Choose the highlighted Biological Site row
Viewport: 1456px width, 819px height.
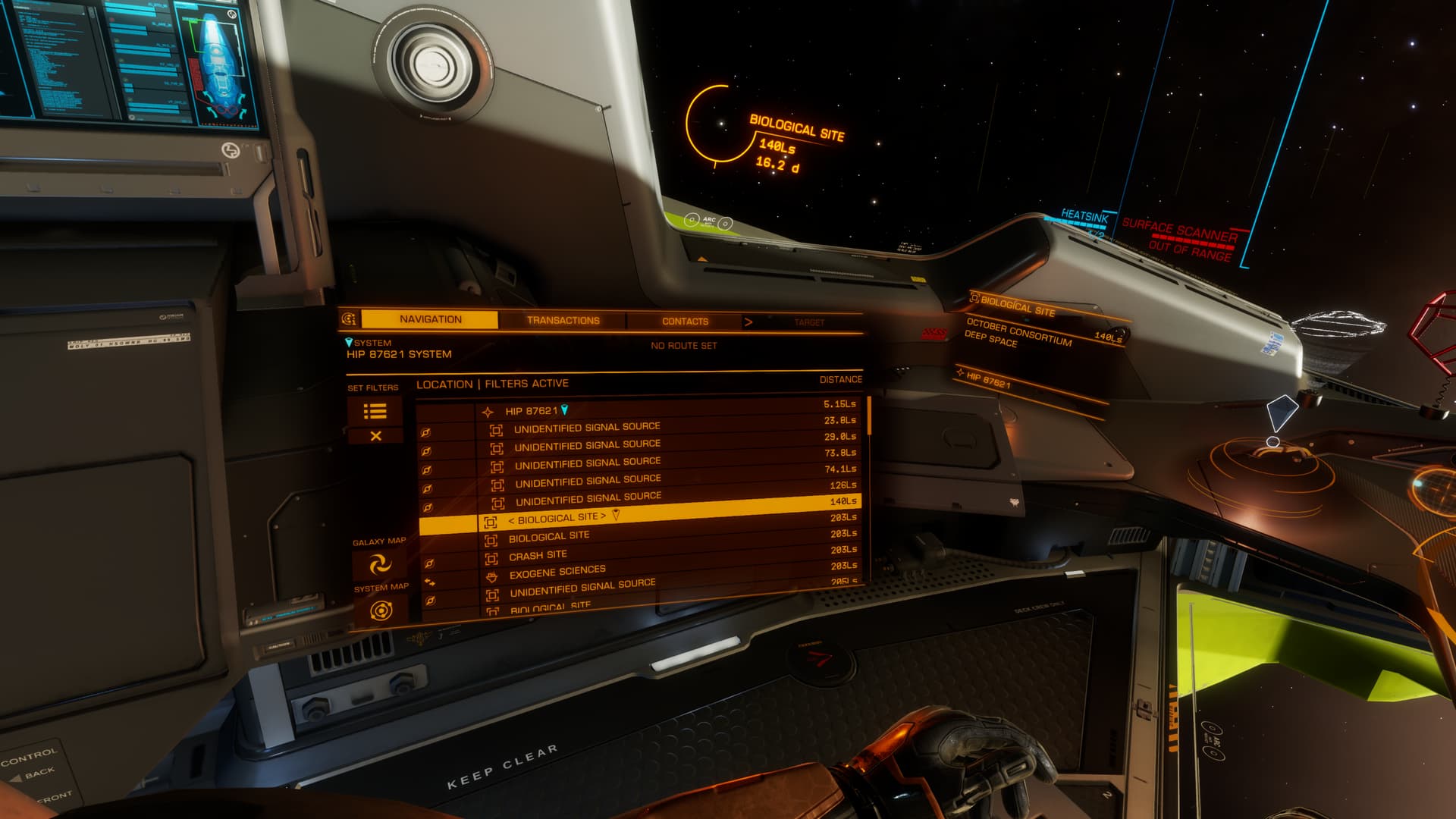[557, 519]
